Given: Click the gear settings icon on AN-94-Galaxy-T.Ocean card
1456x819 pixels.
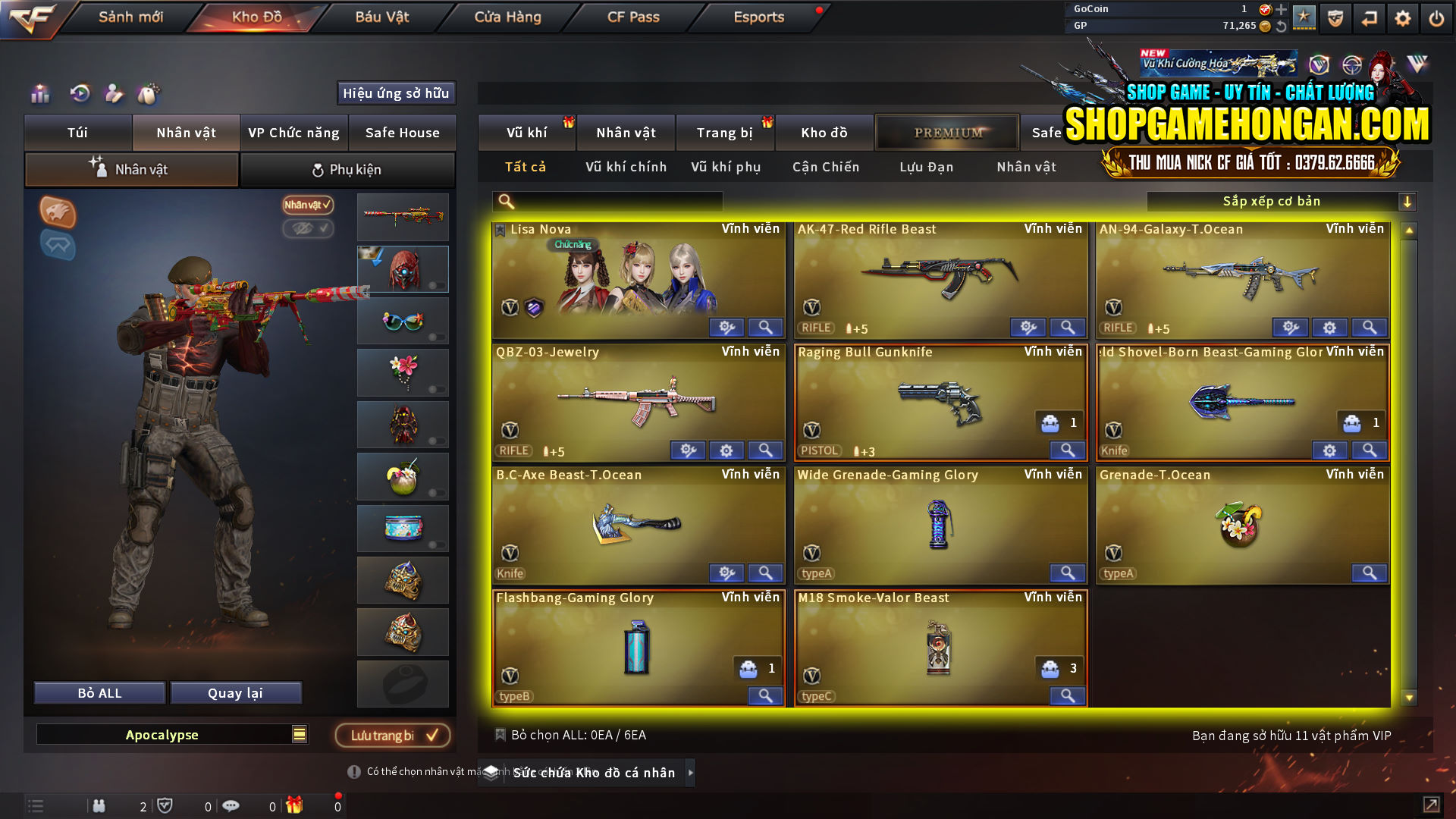Looking at the screenshot, I should pyautogui.click(x=1329, y=328).
